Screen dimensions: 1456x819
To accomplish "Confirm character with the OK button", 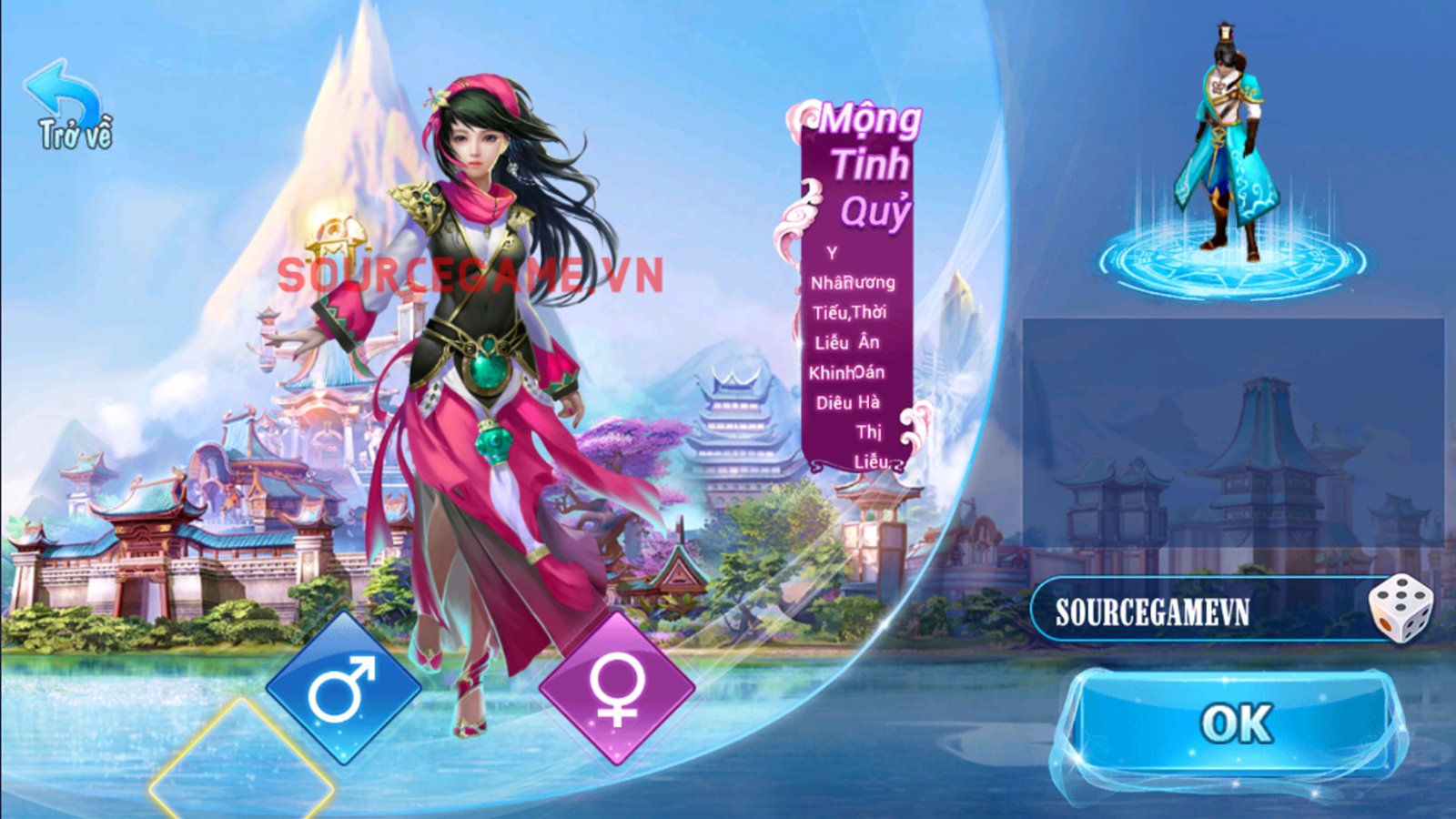I will 1235,723.
